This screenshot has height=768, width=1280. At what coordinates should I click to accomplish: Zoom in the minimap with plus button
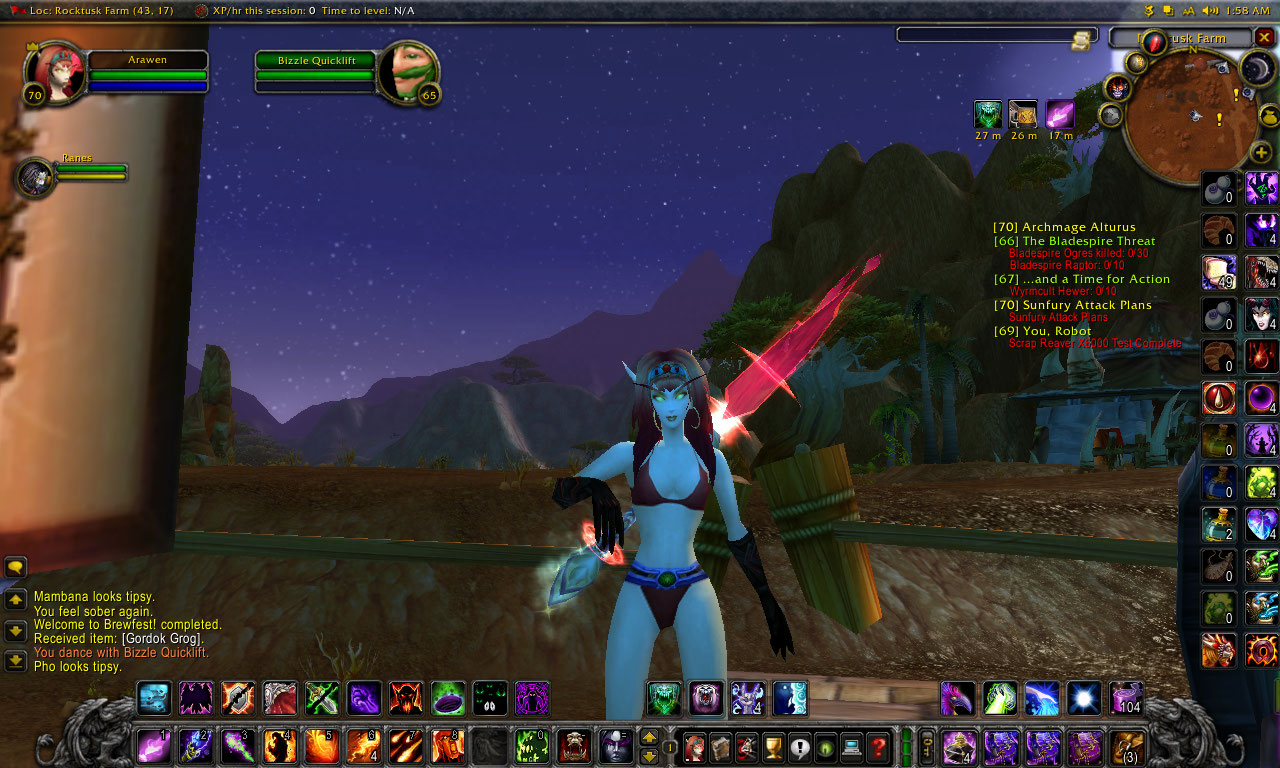pyautogui.click(x=1261, y=153)
